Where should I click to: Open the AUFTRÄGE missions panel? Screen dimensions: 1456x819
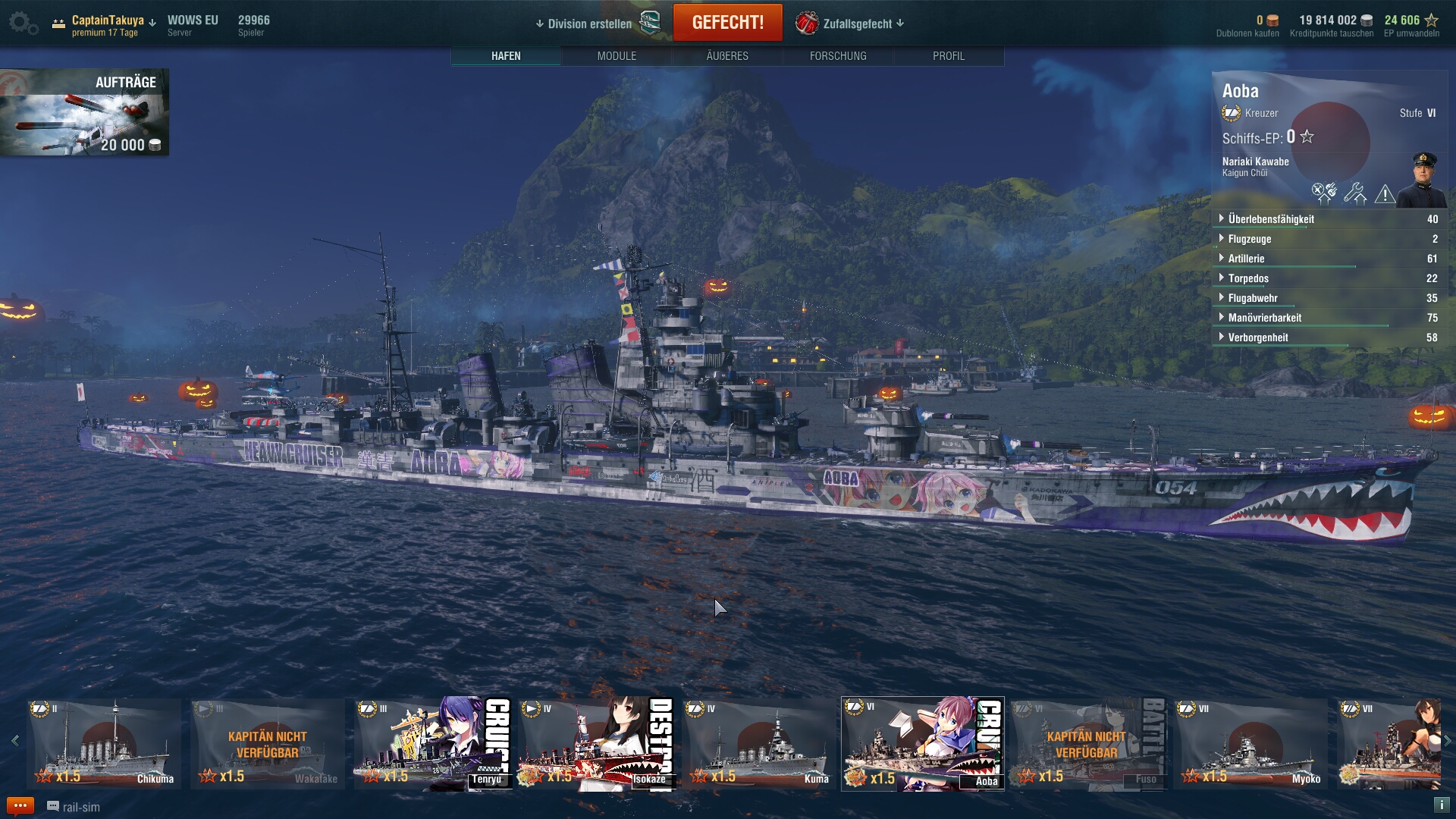coord(84,112)
